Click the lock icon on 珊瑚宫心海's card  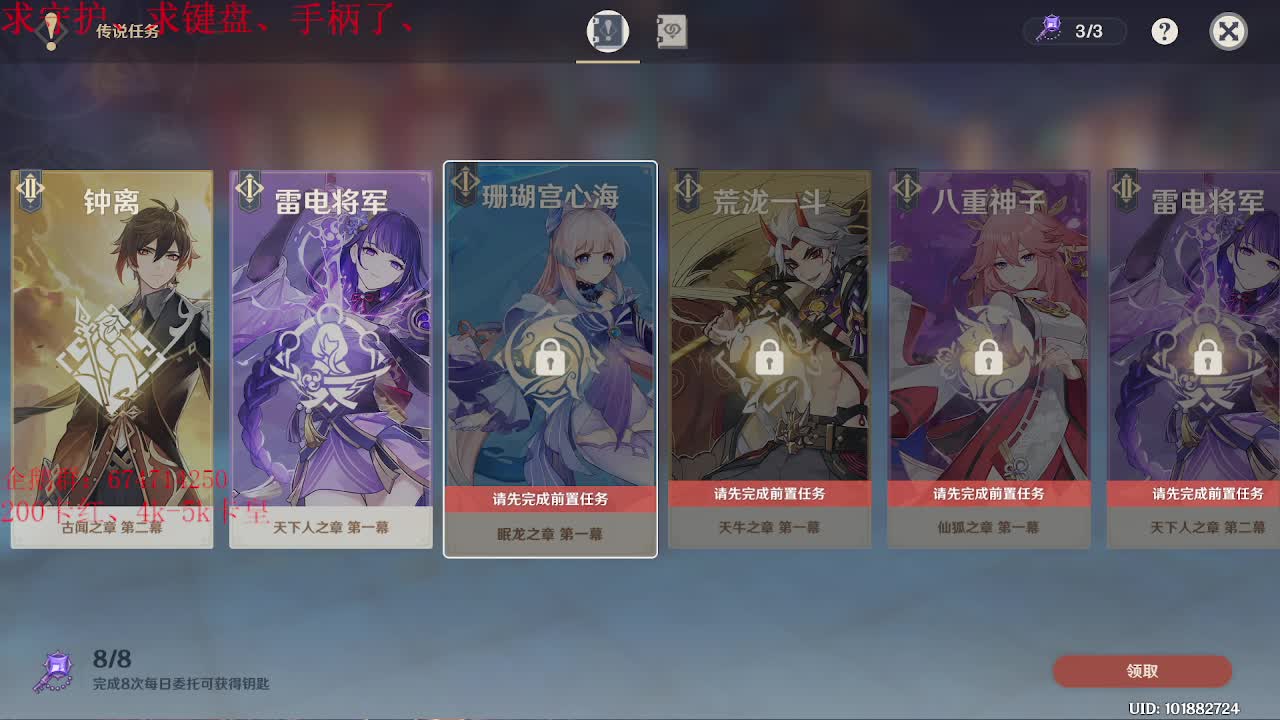pyautogui.click(x=548, y=357)
